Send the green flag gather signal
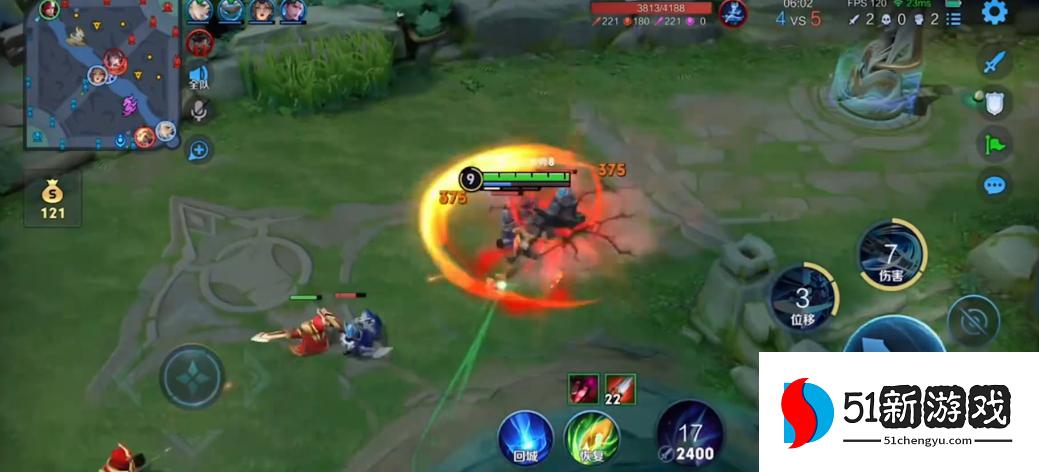 pos(993,144)
